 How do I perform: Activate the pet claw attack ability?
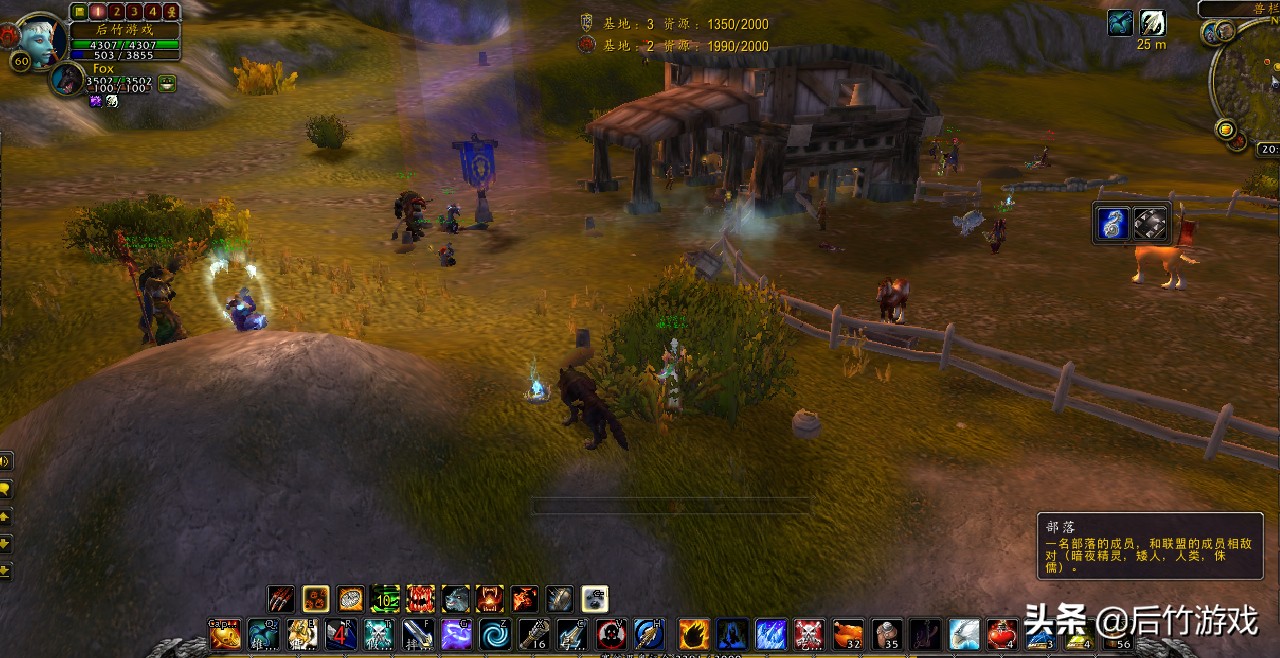point(281,599)
